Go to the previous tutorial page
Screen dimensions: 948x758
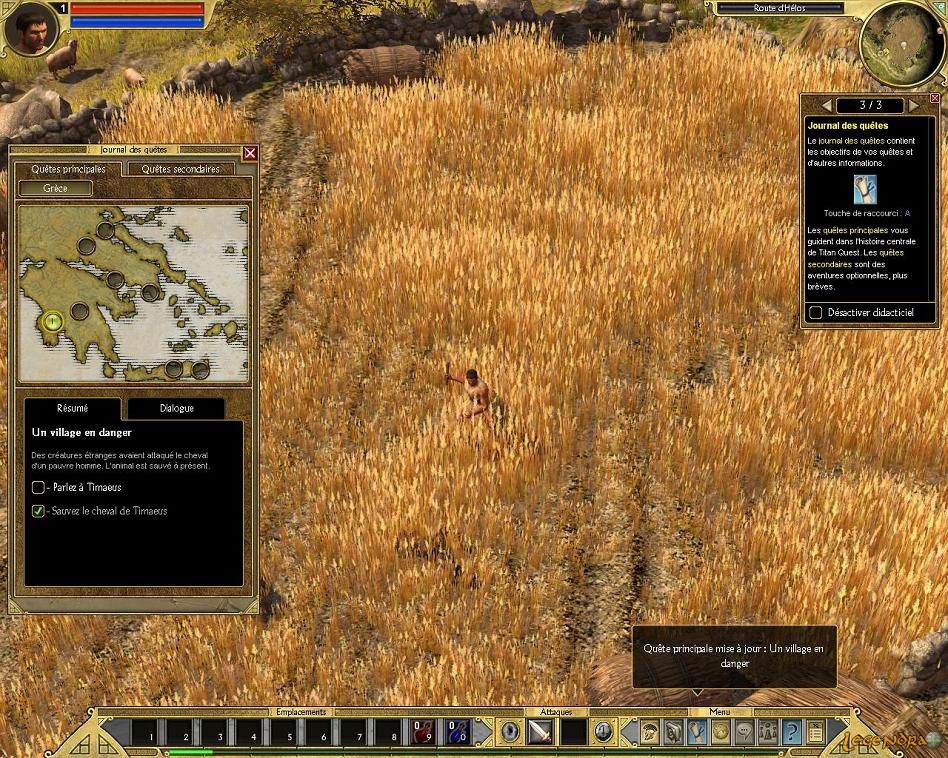click(x=826, y=105)
